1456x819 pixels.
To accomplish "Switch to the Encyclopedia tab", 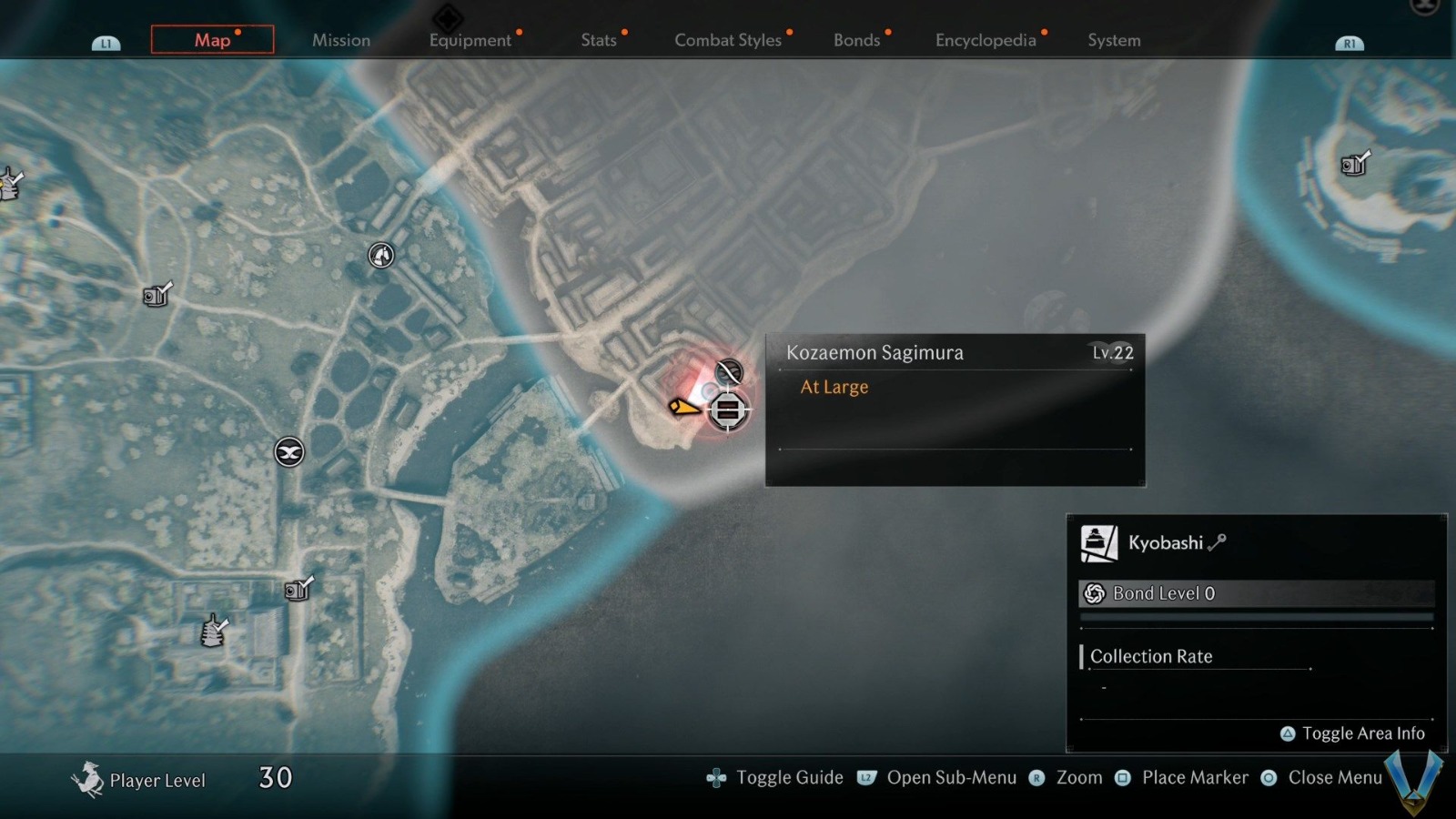I will (986, 40).
